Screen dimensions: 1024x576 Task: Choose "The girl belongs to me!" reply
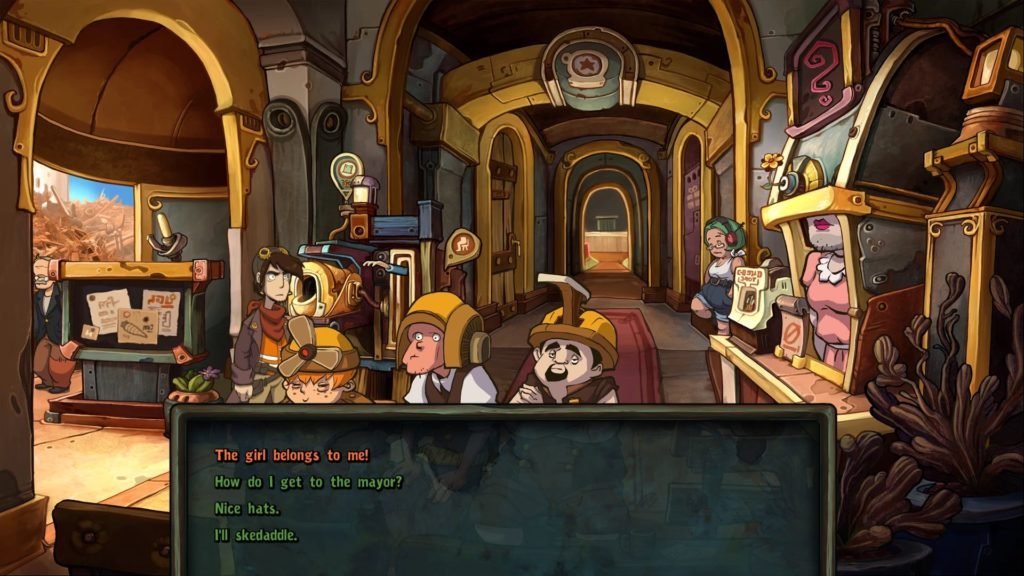(x=292, y=455)
